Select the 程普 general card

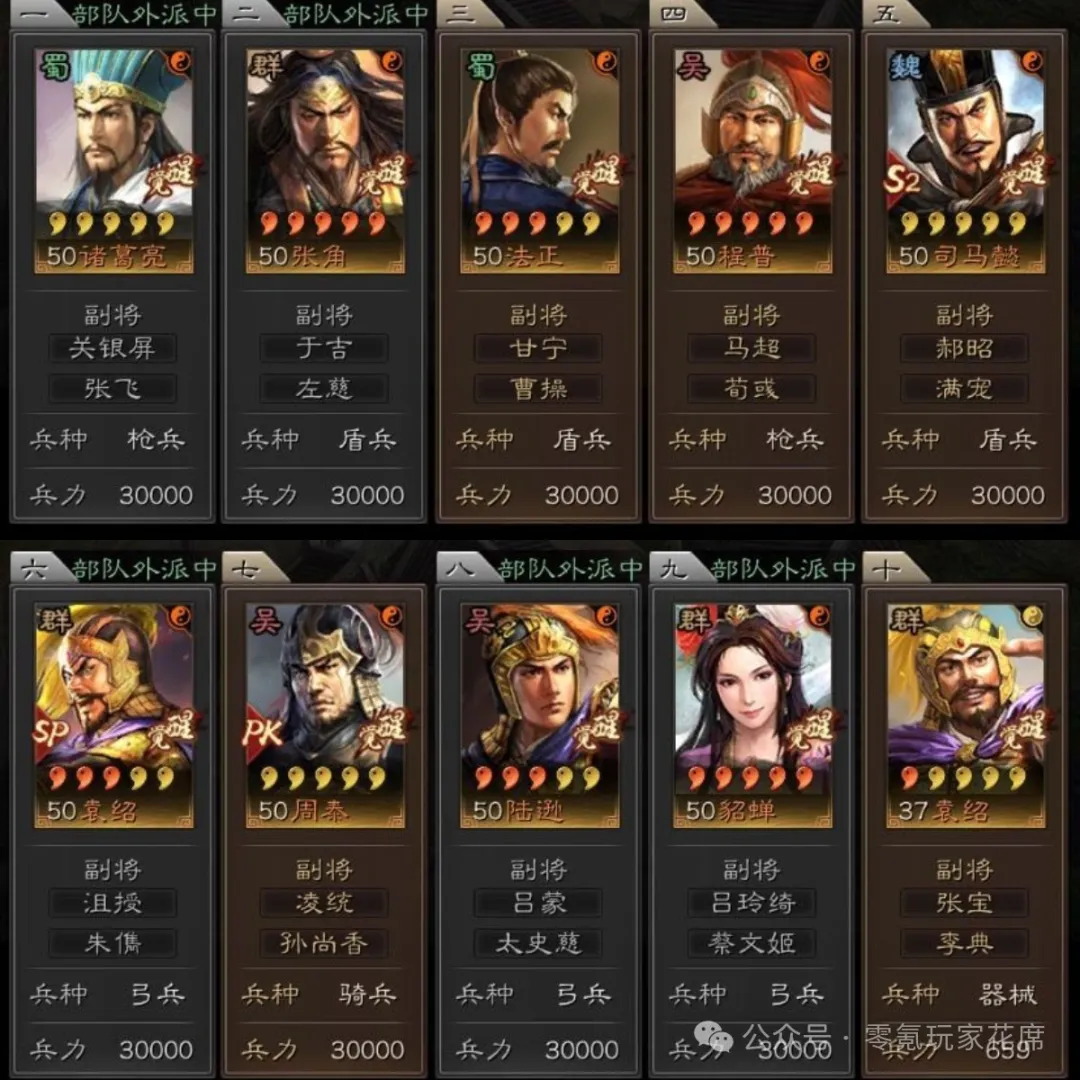752,160
